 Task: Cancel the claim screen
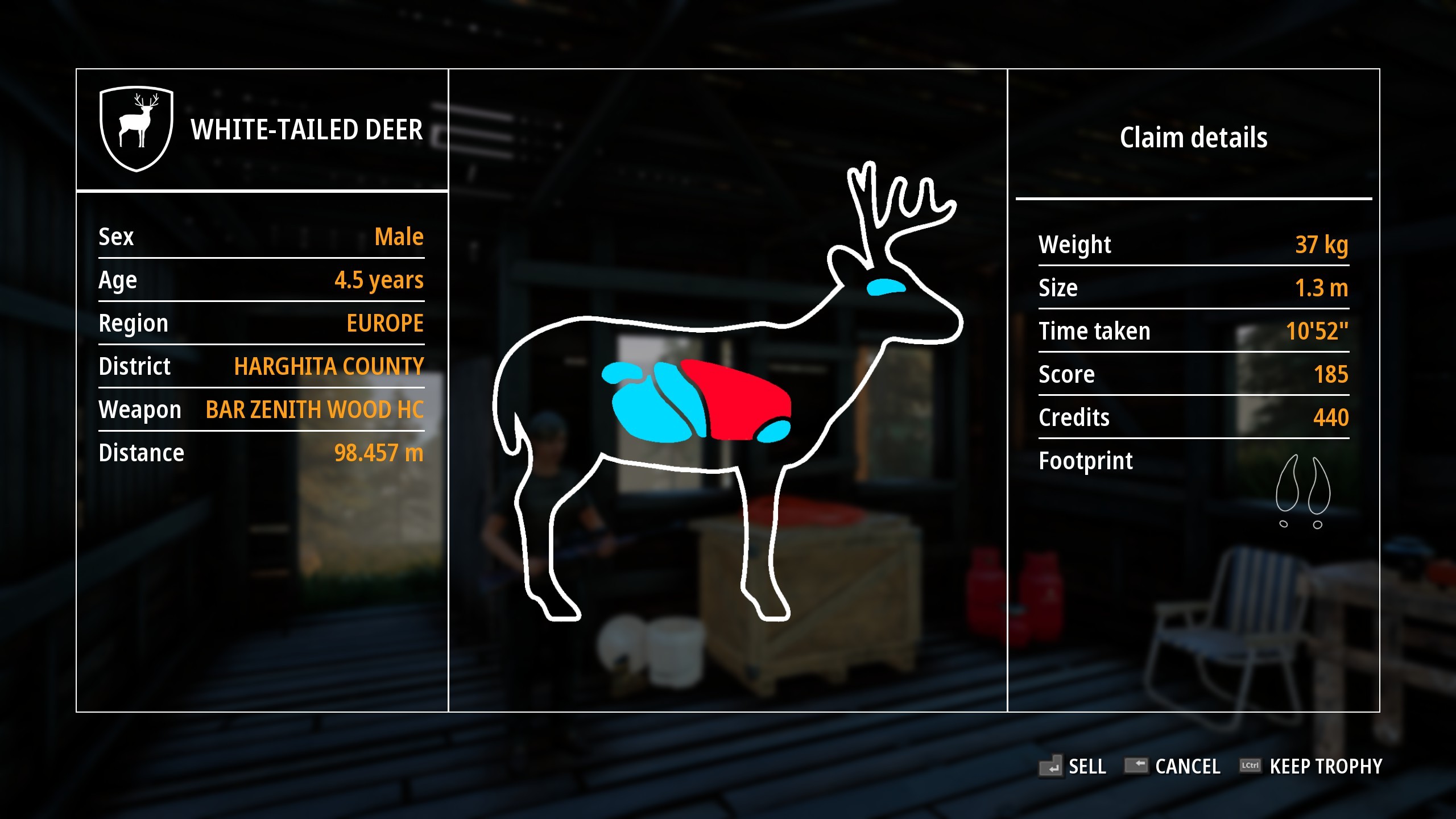pos(1174,766)
